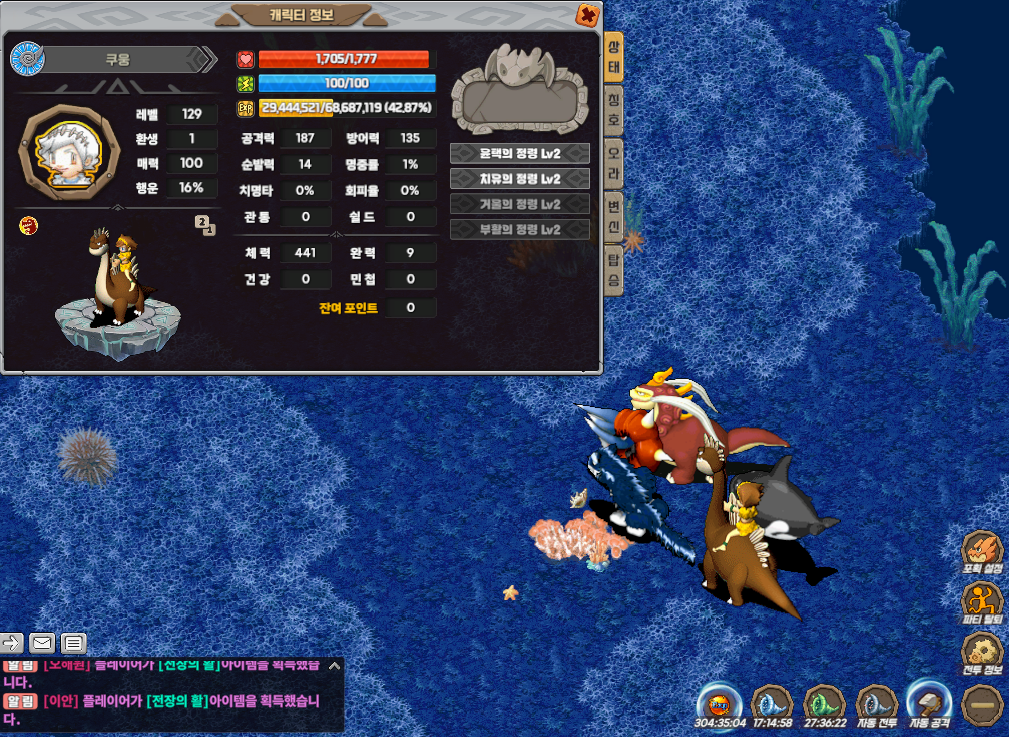Select 윤택의 정령 Lv2 spirit

click(x=519, y=154)
